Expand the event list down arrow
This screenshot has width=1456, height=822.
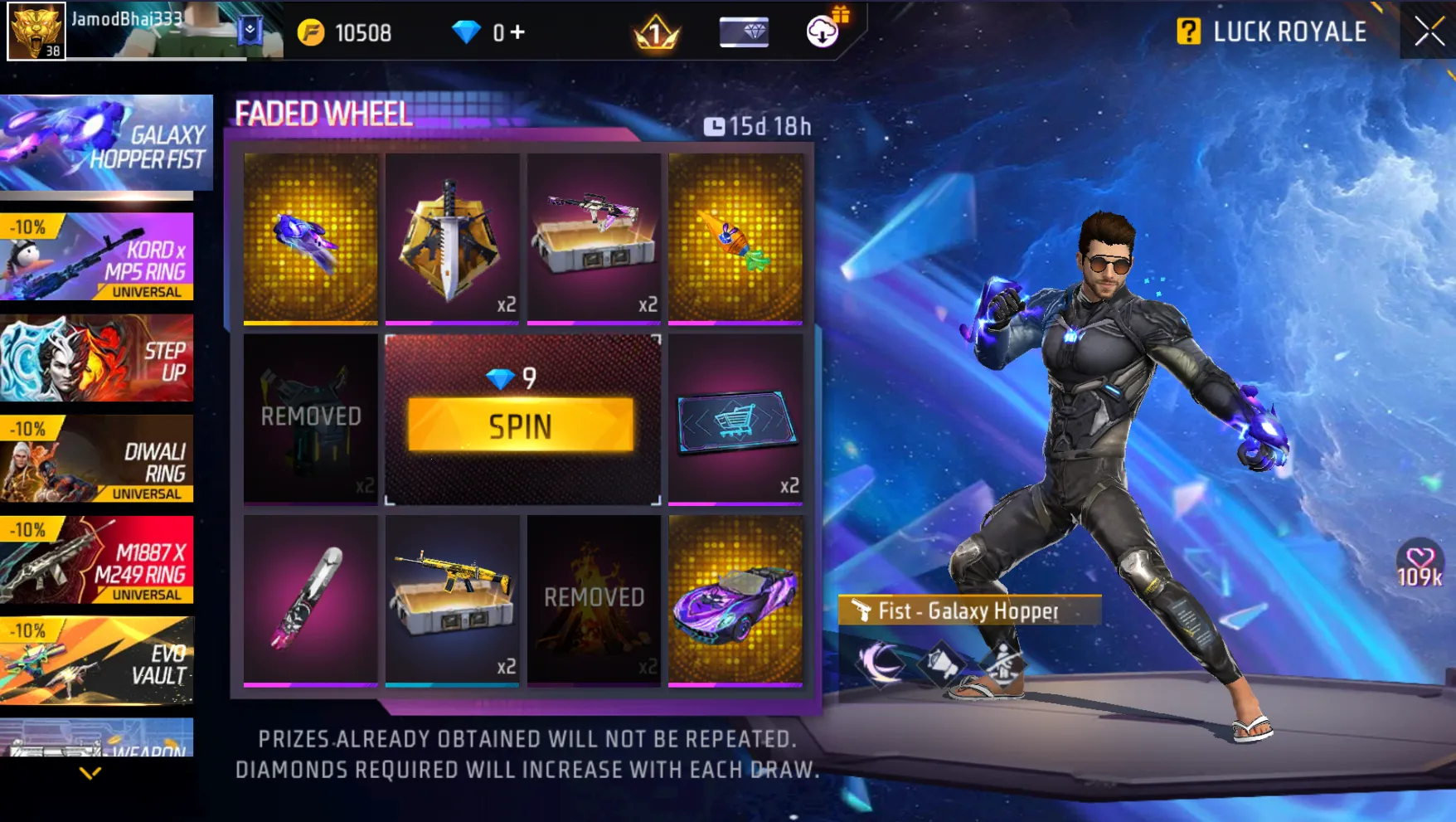pyautogui.click(x=90, y=773)
